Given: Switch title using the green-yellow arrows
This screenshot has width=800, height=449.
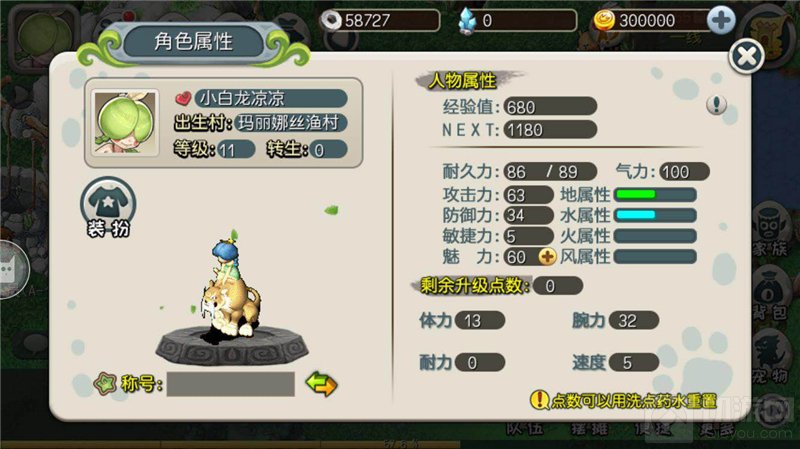Looking at the screenshot, I should coord(321,383).
